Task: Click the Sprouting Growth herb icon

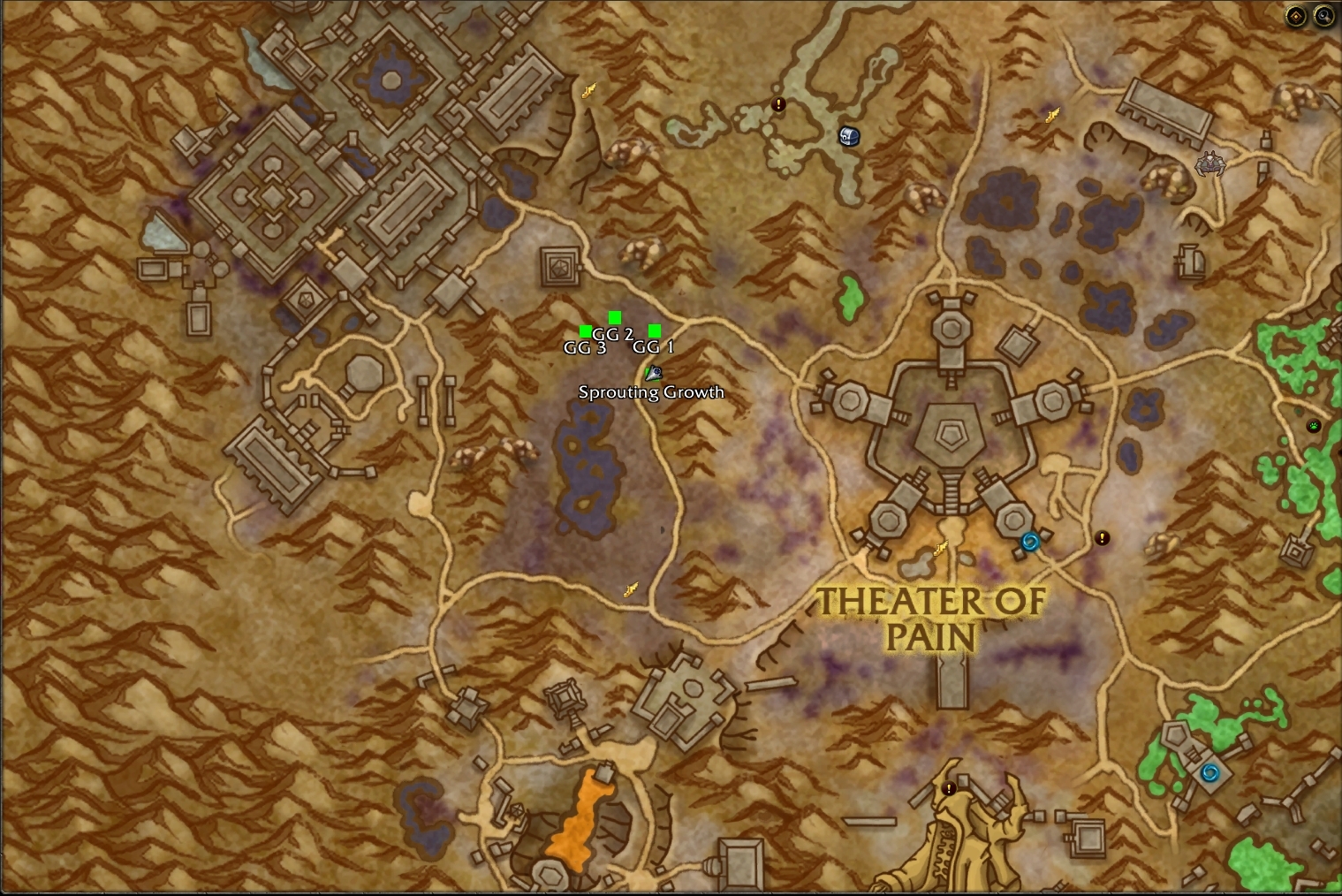Action: pyautogui.click(x=653, y=374)
